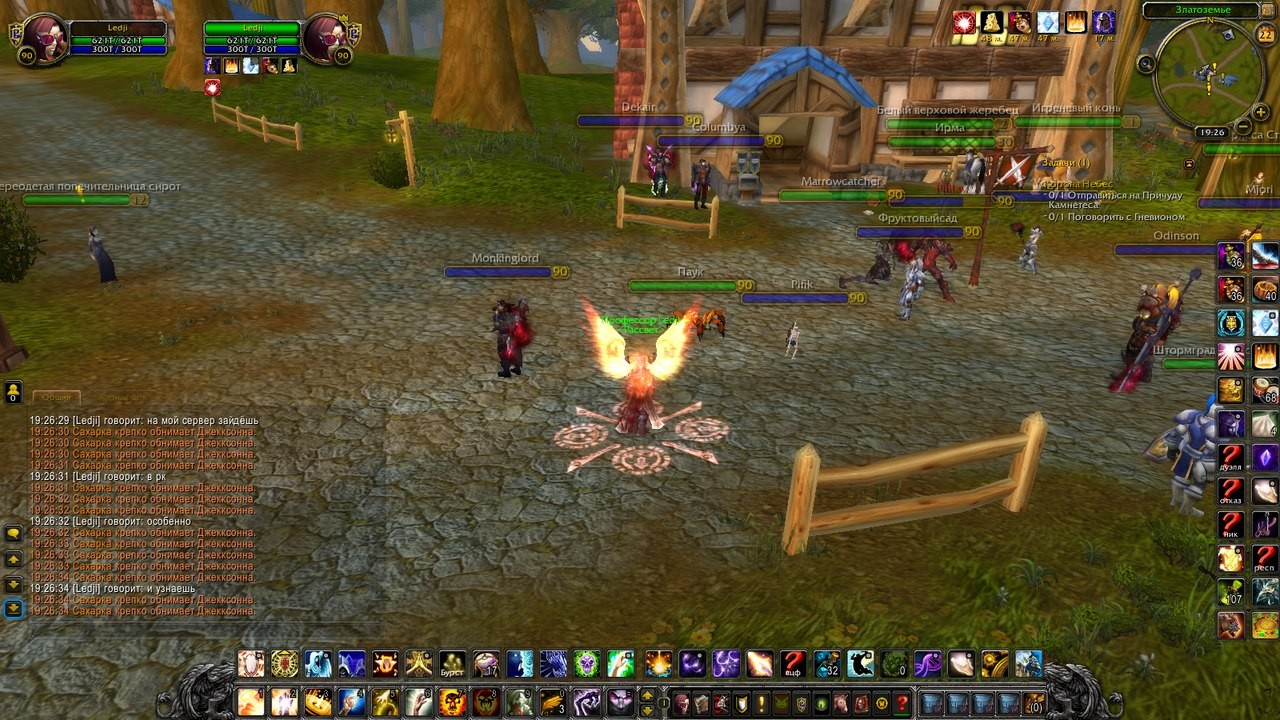Open the red question mark help menu
The height and width of the screenshot is (720, 1280).
tap(902, 703)
